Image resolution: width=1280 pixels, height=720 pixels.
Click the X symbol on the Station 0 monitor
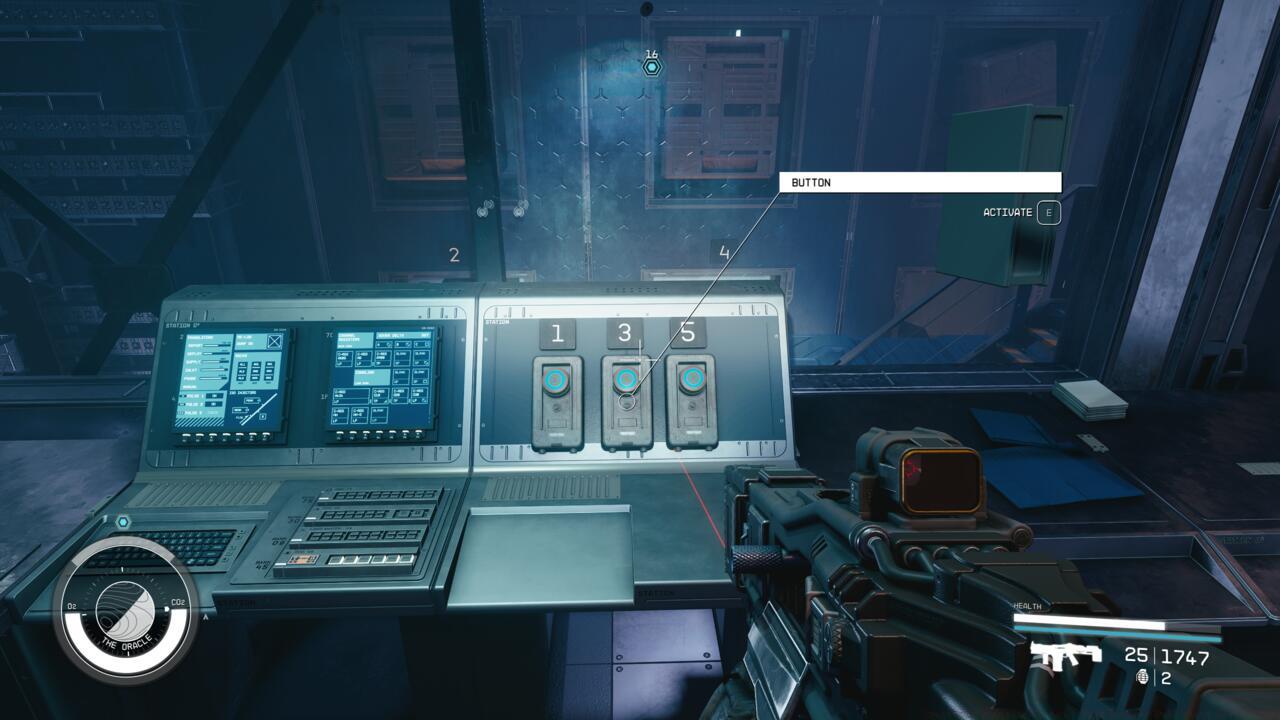click(273, 342)
